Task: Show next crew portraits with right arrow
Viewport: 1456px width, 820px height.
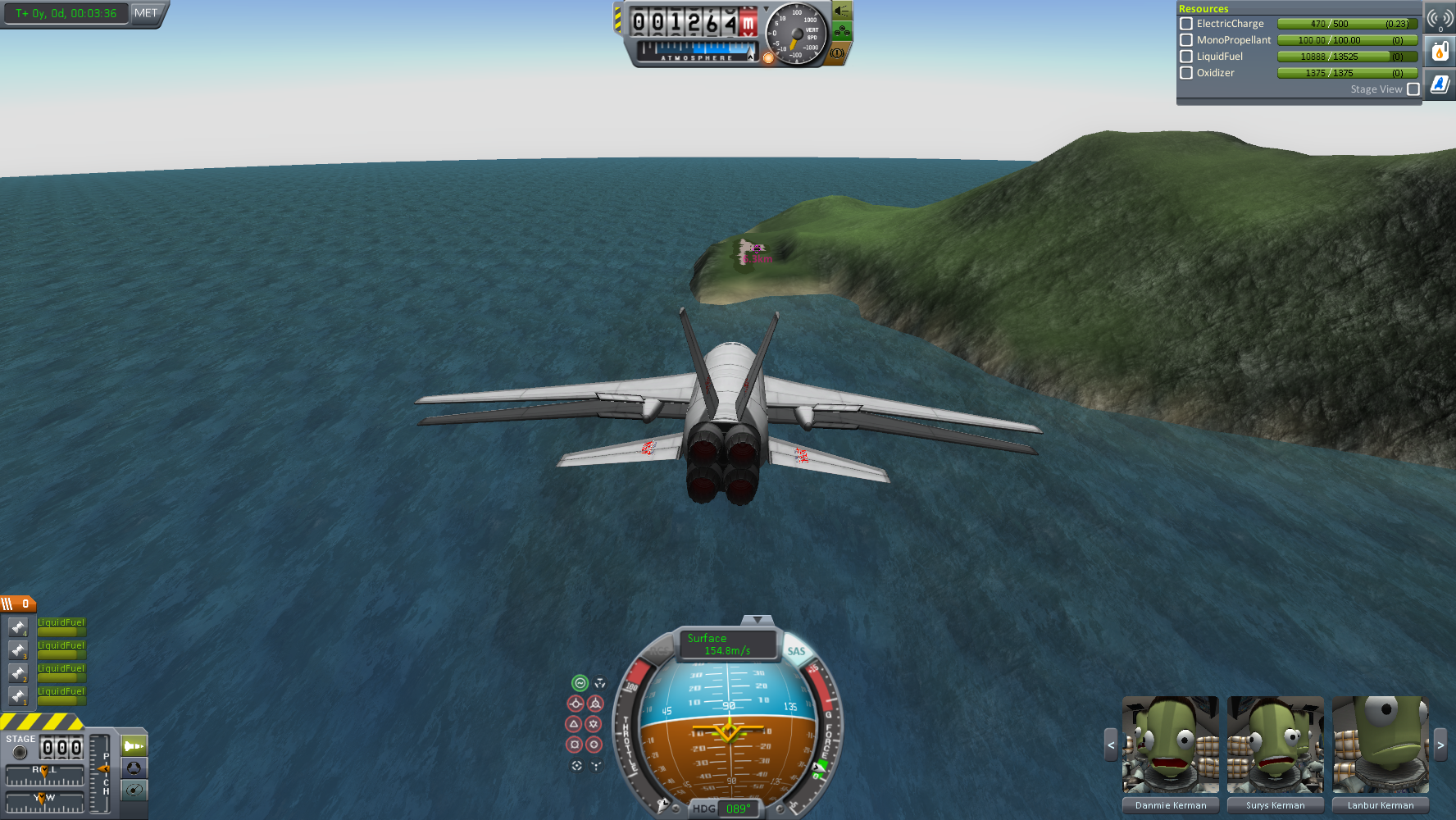Action: pyautogui.click(x=1440, y=745)
